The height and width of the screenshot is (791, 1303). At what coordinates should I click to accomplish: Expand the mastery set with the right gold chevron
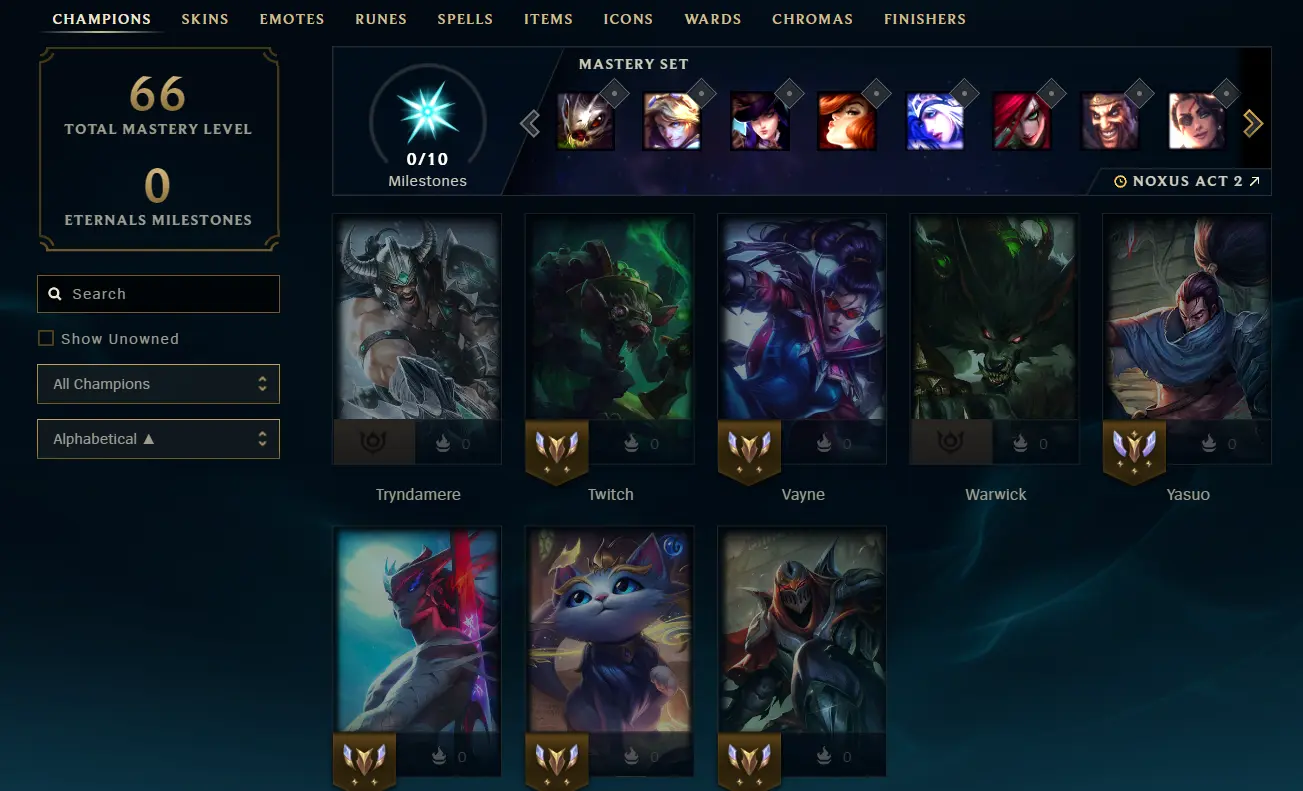click(1252, 122)
